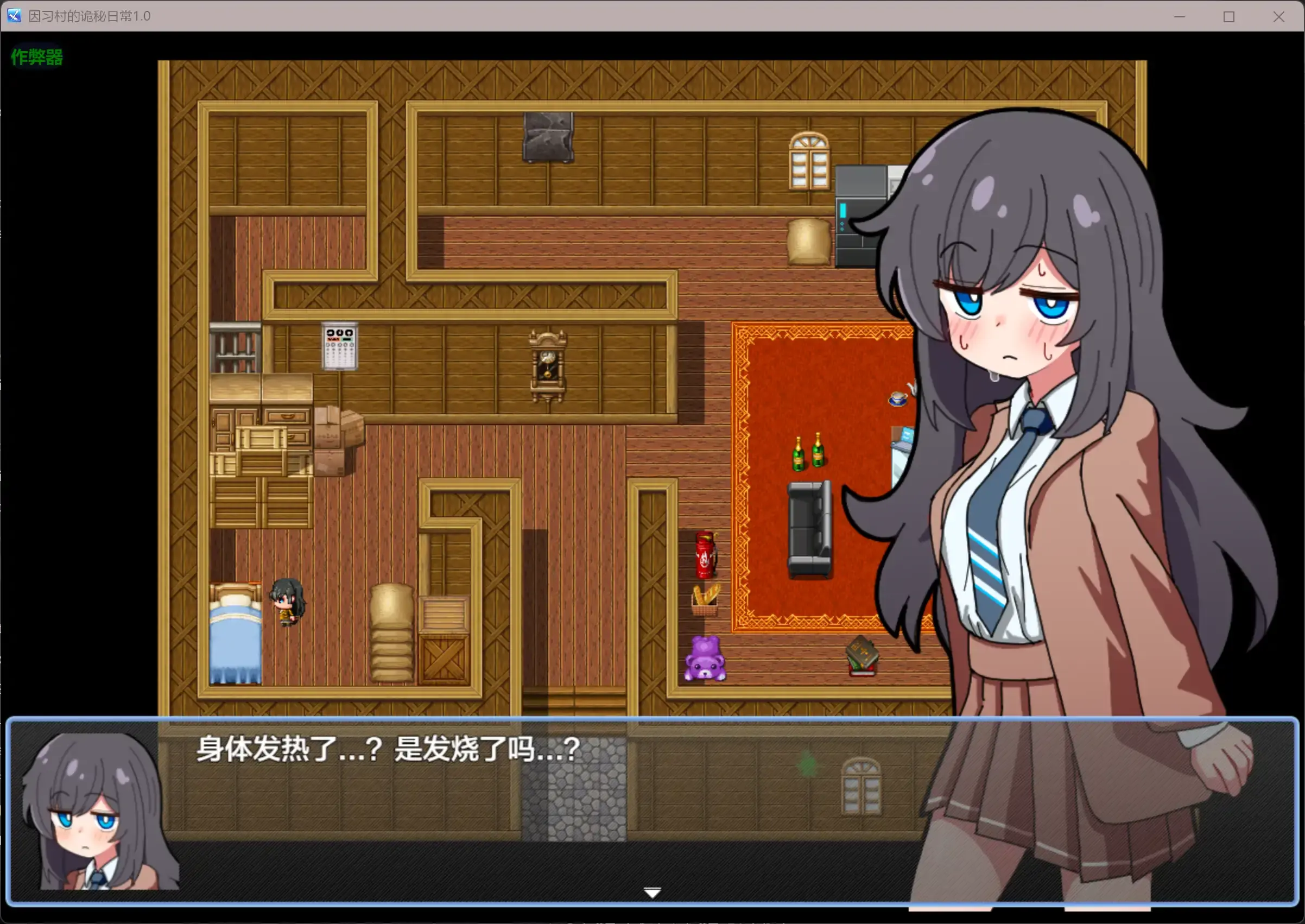Click the grandfather clock on the wall
The image size is (1305, 924).
[x=548, y=364]
